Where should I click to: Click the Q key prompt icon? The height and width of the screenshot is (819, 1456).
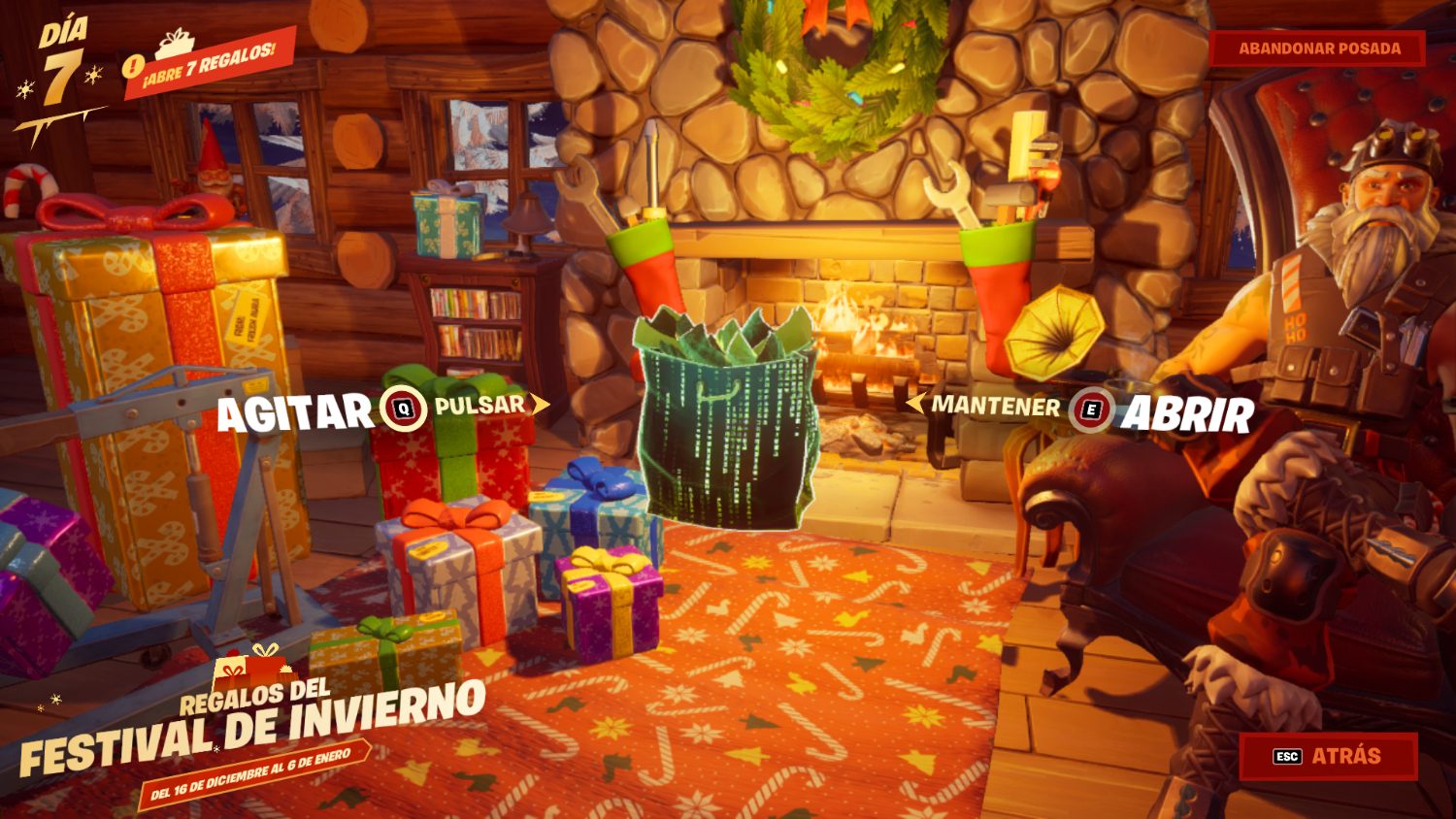coord(405,408)
